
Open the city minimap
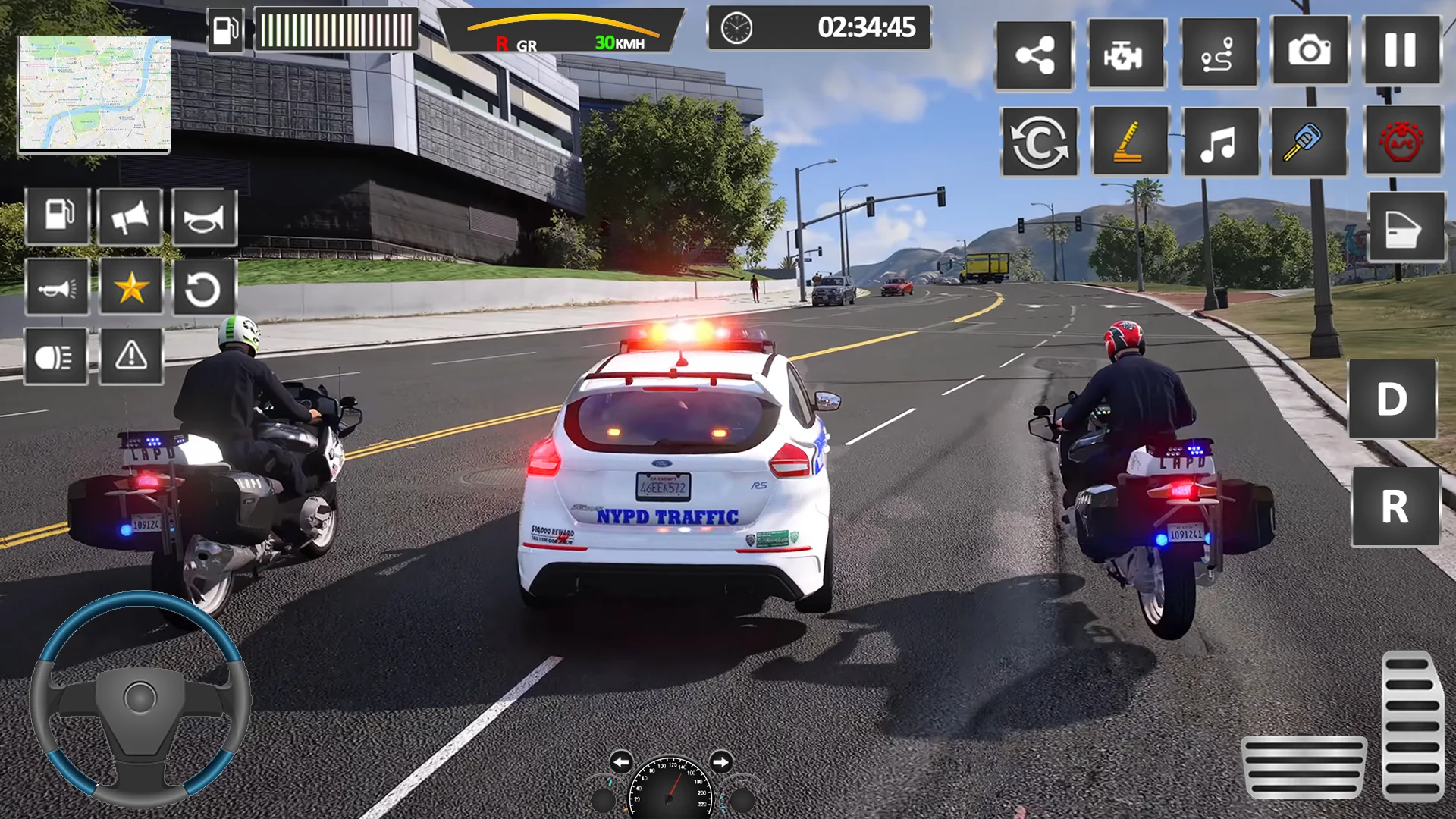[94, 93]
